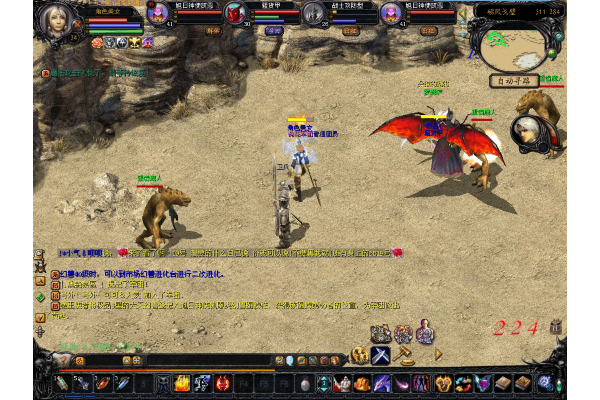This screenshot has height=400, width=600.
Task: Click the 自动寻路 auto-pathfinding button
Action: coord(514,80)
